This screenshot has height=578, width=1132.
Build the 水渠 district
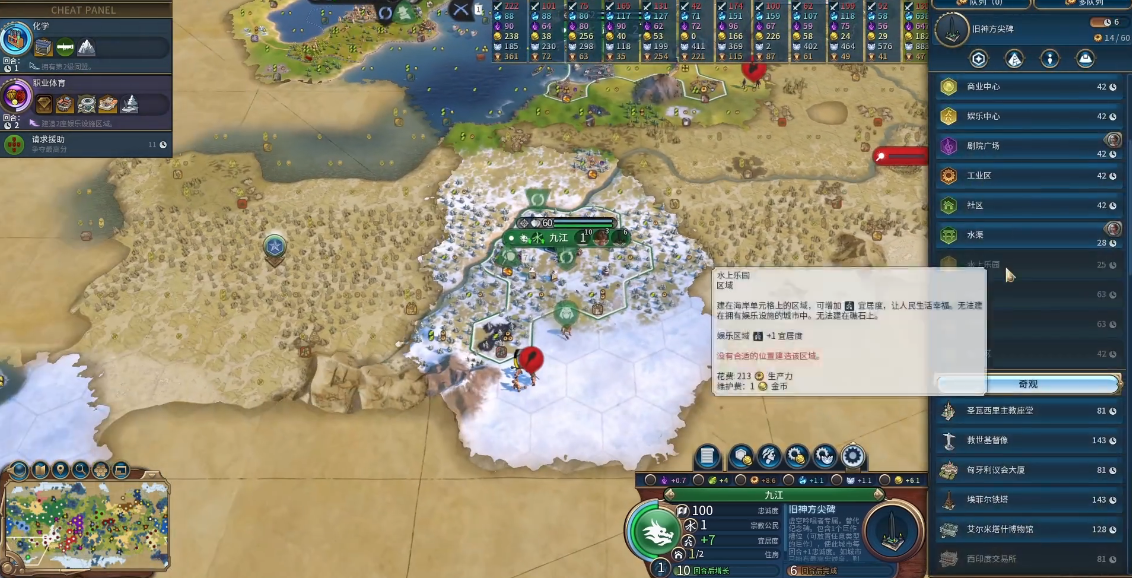[1028, 236]
